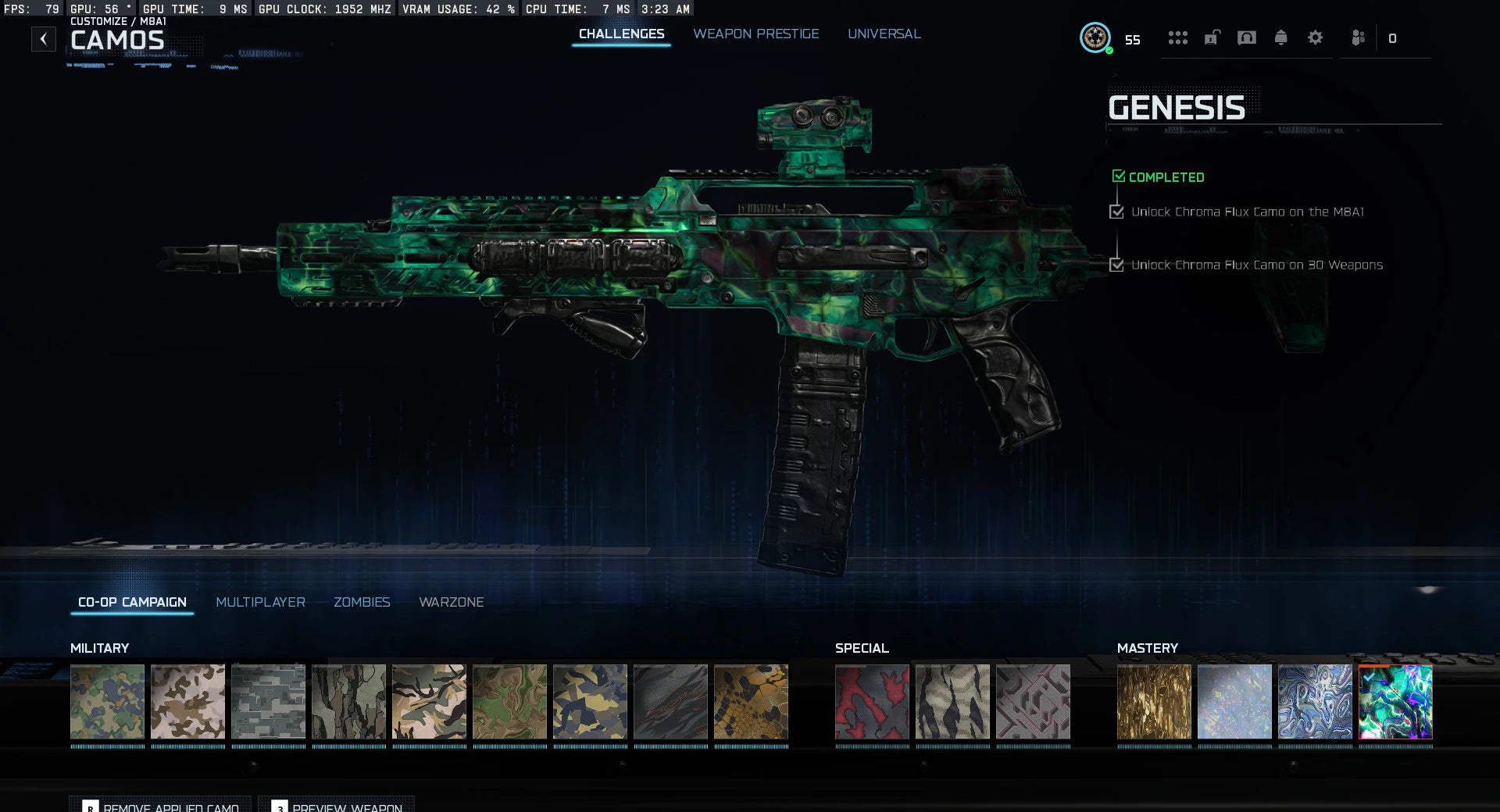Open the grid menu icon
The height and width of the screenshot is (812, 1500).
[x=1177, y=37]
